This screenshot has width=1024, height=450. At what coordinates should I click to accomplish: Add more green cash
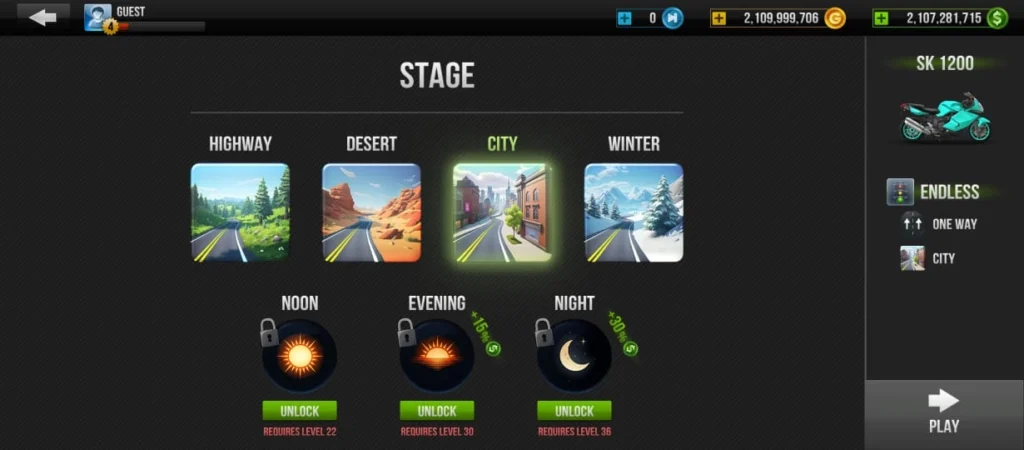pos(880,18)
